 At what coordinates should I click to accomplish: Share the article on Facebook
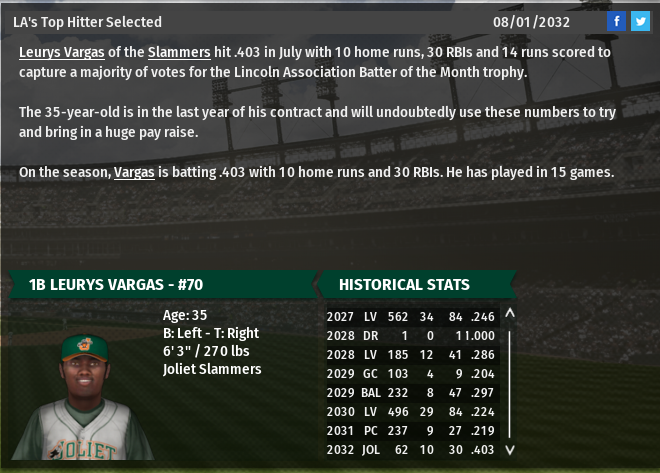(617, 21)
